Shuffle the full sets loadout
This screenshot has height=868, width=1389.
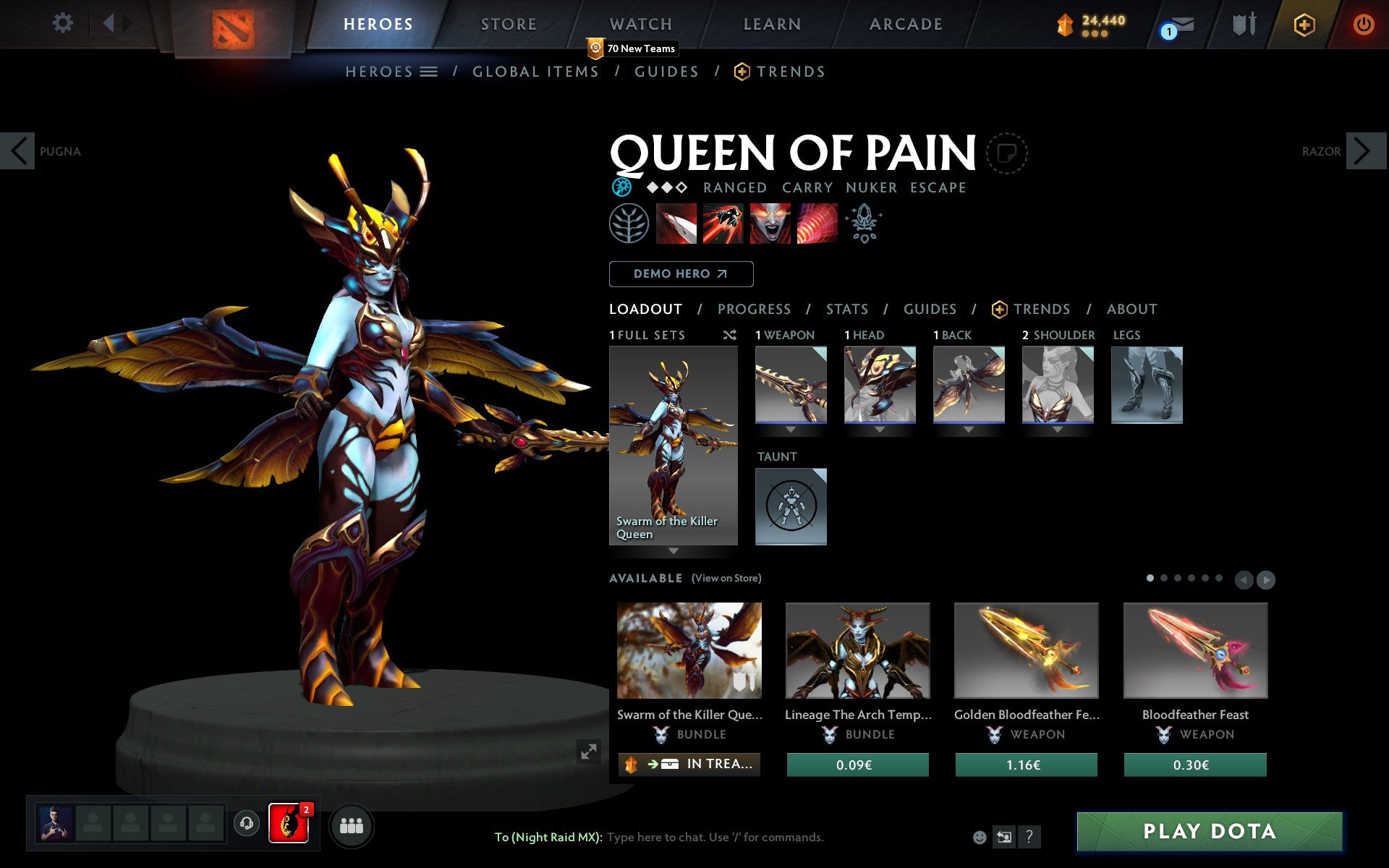729,335
